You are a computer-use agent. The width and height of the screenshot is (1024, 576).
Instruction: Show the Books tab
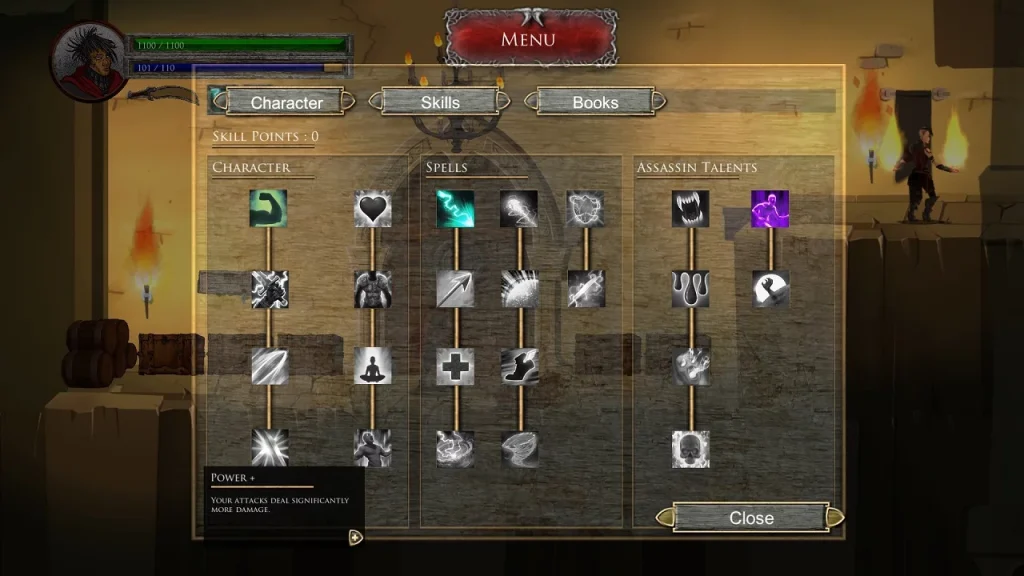tap(595, 102)
